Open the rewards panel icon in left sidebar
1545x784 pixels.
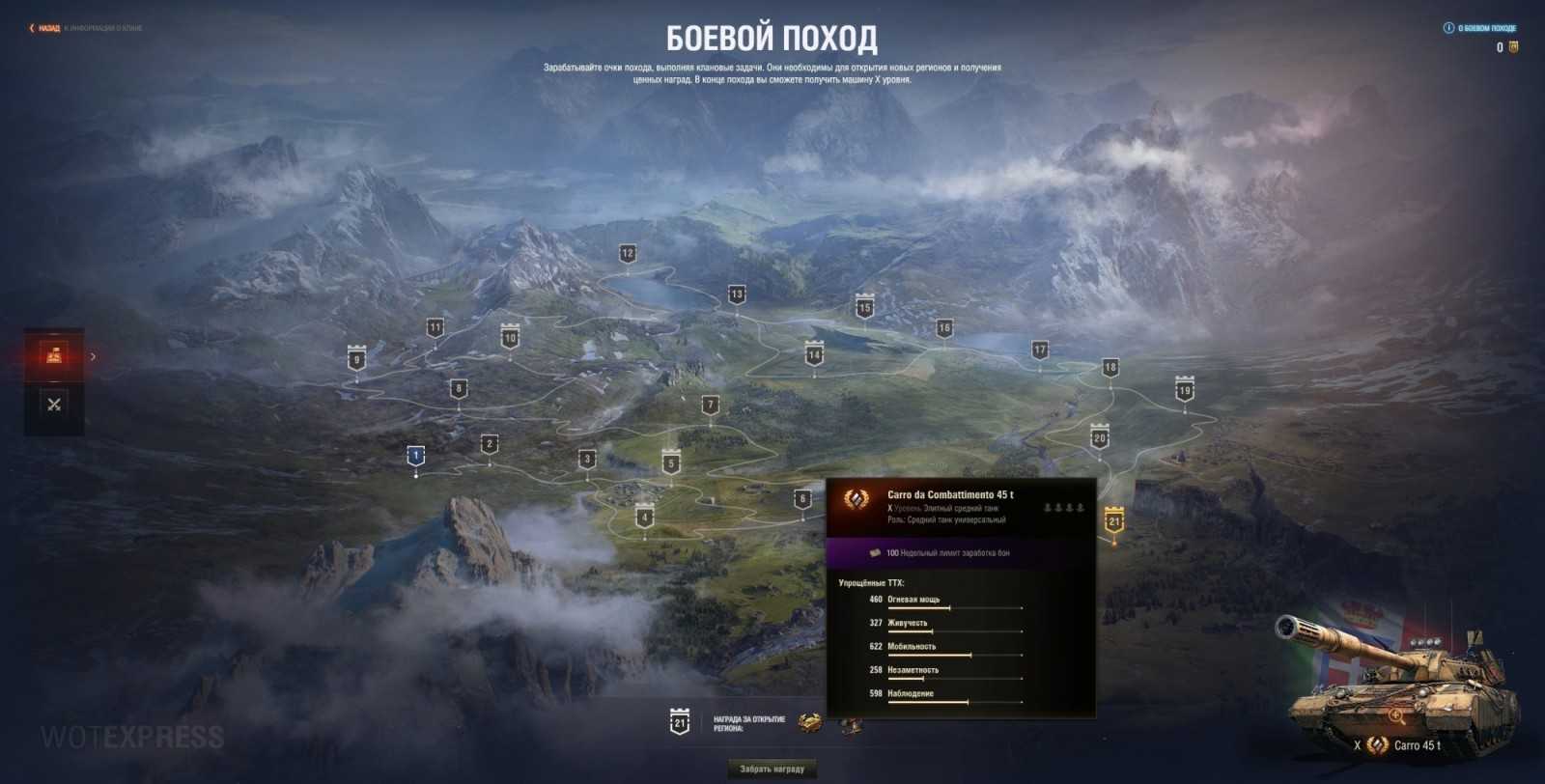(53, 355)
